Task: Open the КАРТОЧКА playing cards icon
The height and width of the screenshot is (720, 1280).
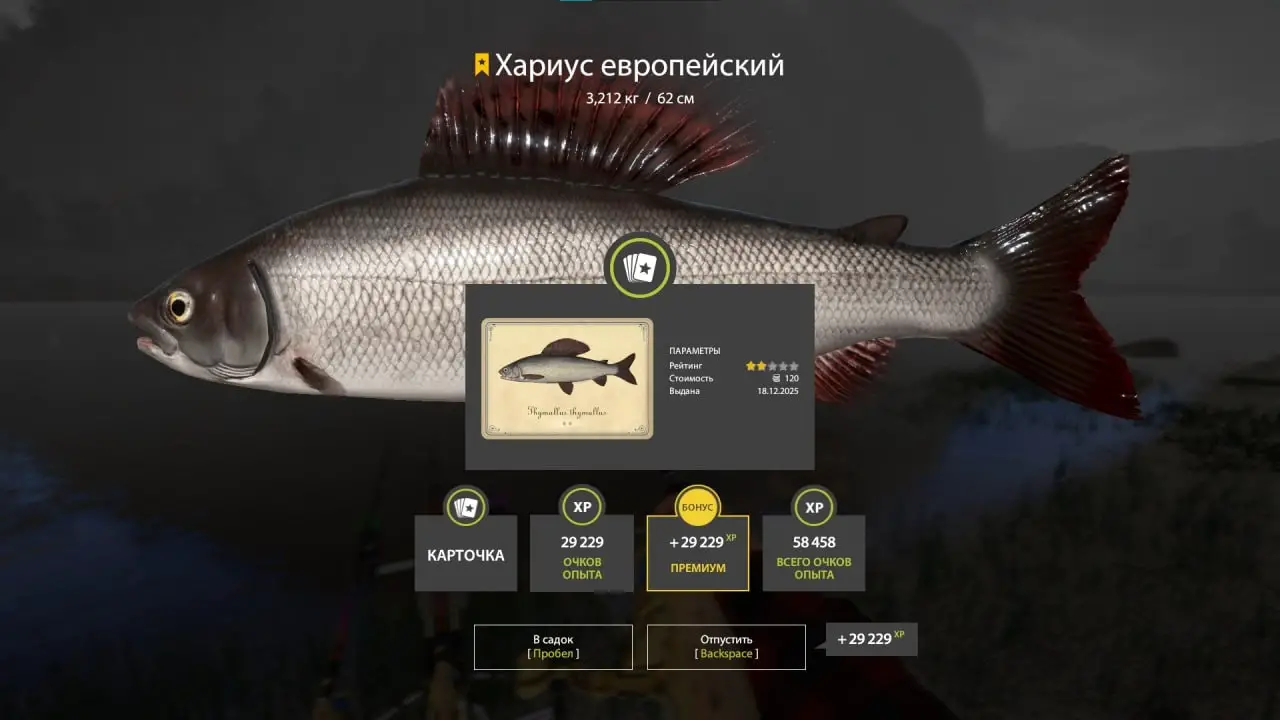Action: click(x=465, y=508)
